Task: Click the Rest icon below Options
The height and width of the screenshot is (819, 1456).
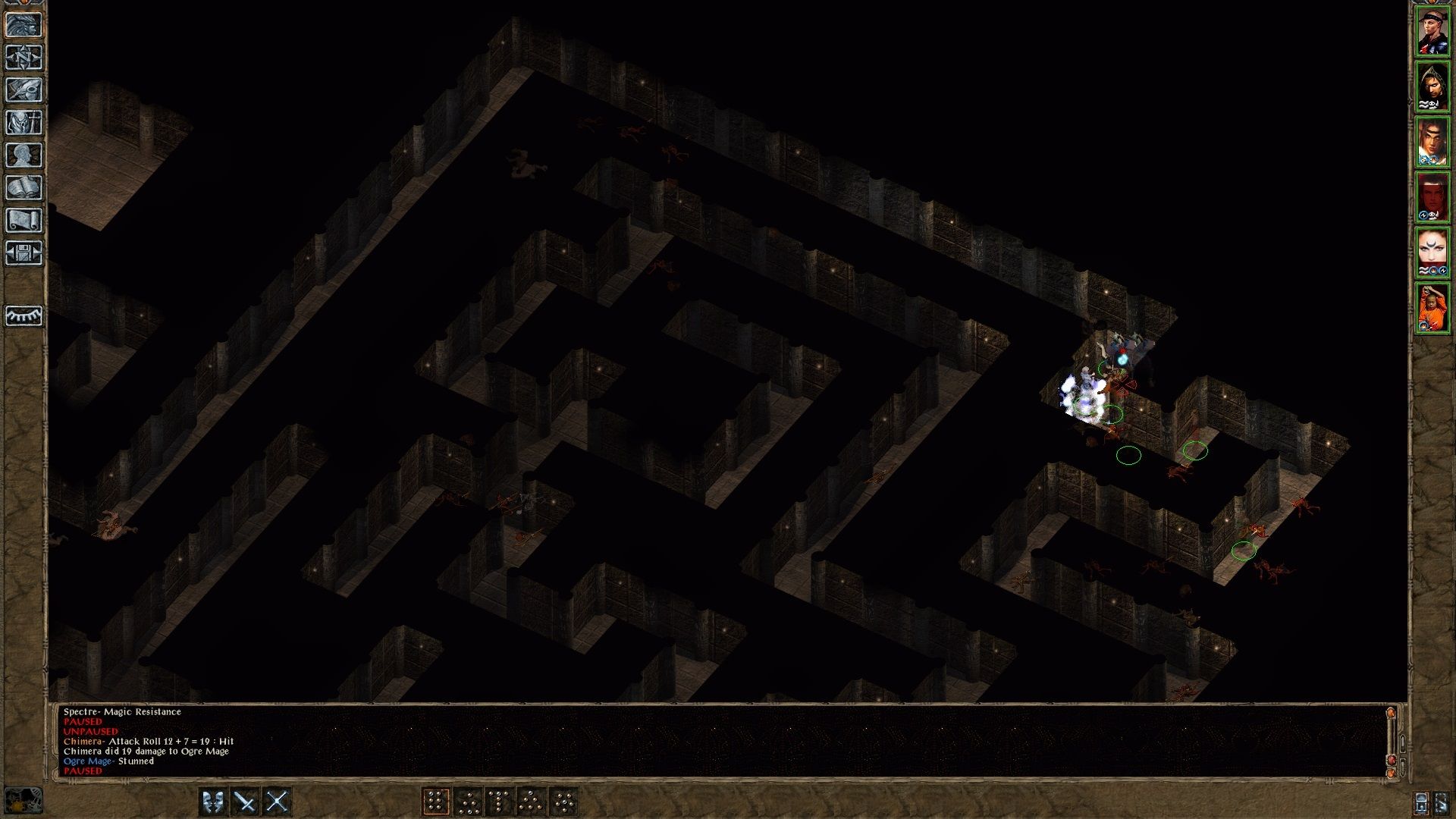Action: click(x=25, y=317)
